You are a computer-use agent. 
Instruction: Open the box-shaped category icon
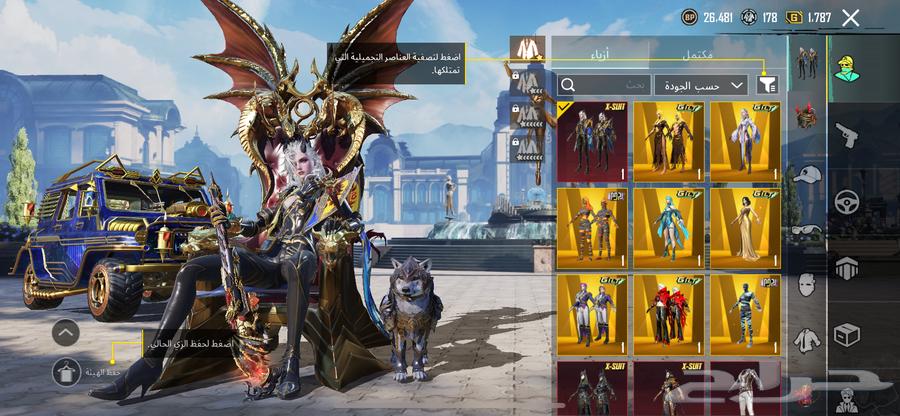pos(847,334)
